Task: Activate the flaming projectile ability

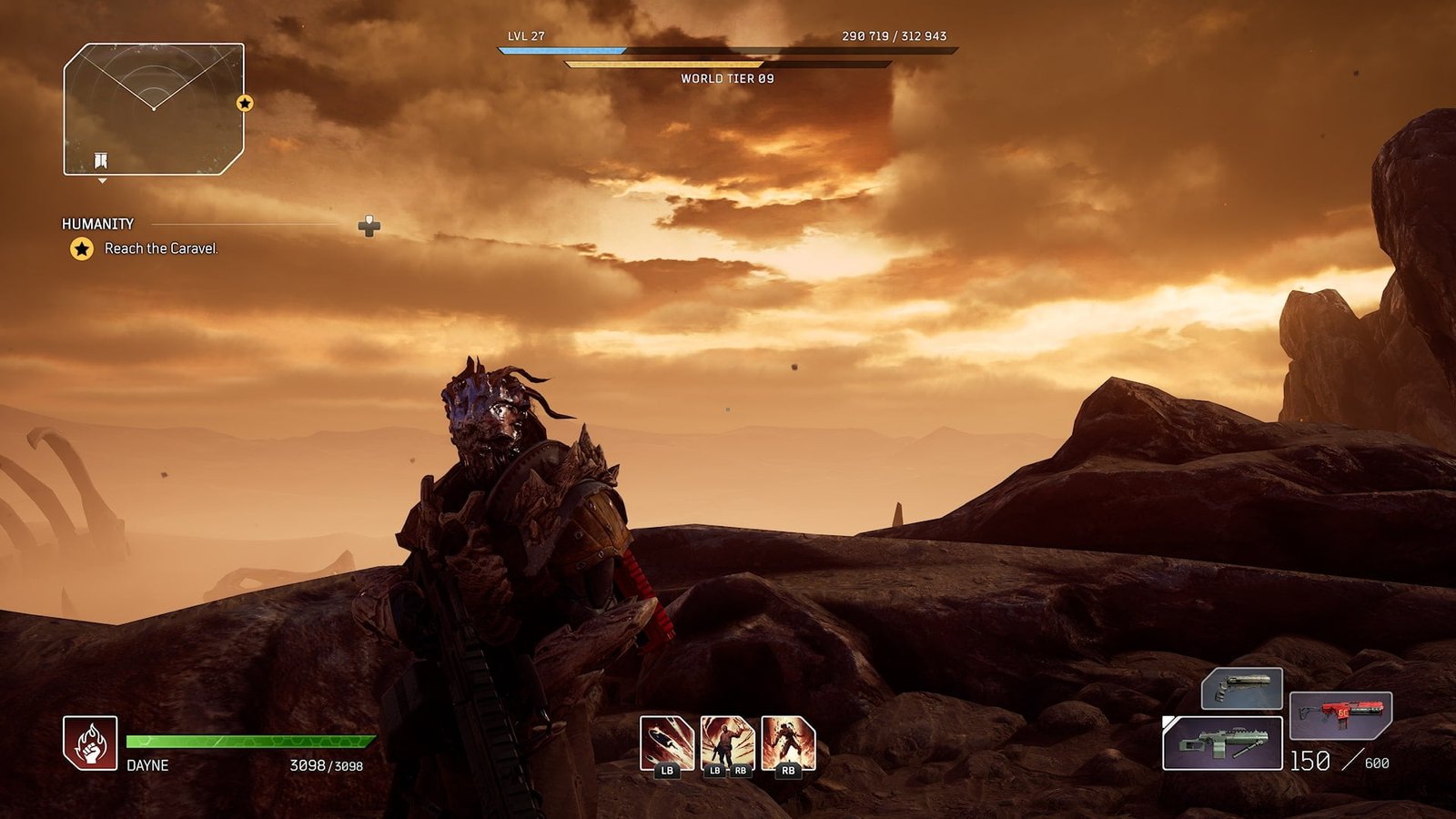Action: (x=667, y=743)
